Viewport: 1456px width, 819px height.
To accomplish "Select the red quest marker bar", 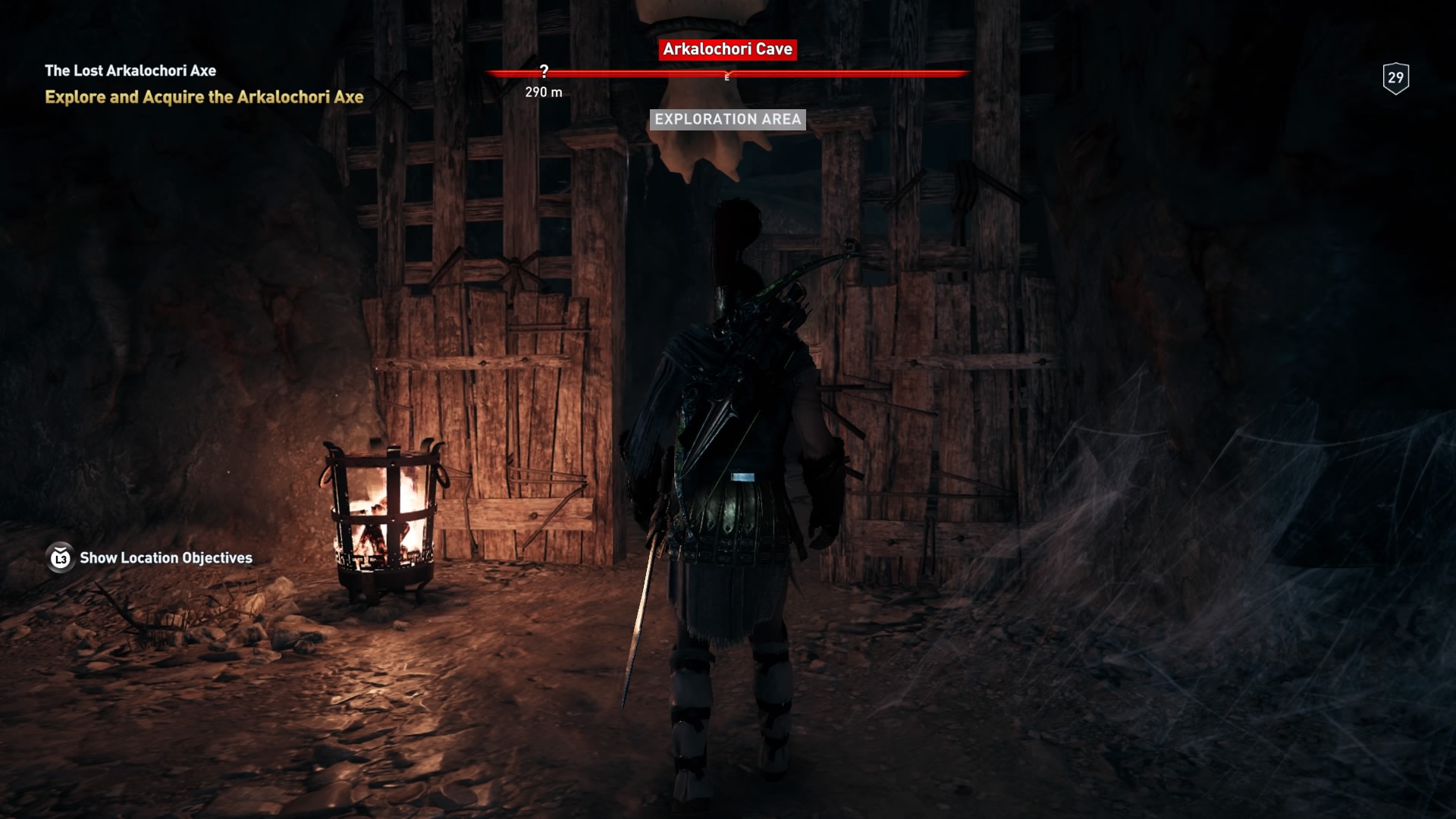I will (728, 74).
